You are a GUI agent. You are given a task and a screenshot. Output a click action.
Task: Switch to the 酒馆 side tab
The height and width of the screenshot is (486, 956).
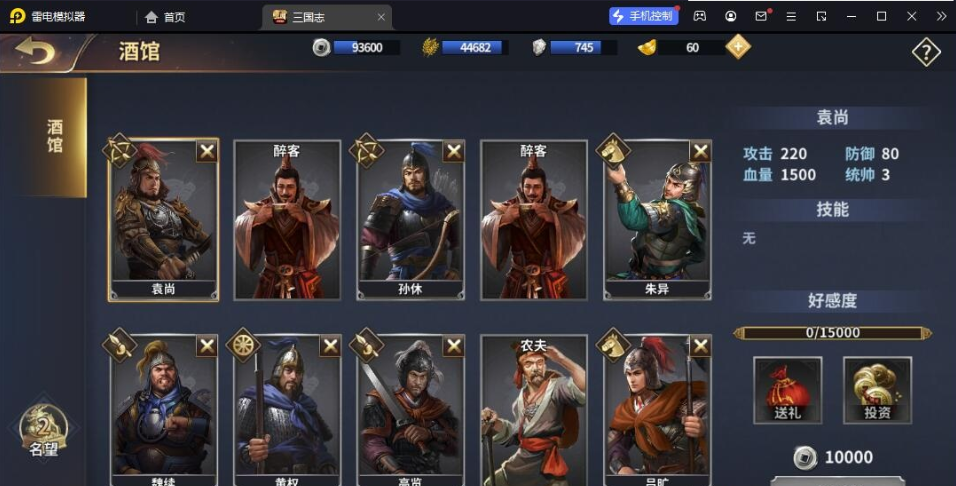pos(55,137)
